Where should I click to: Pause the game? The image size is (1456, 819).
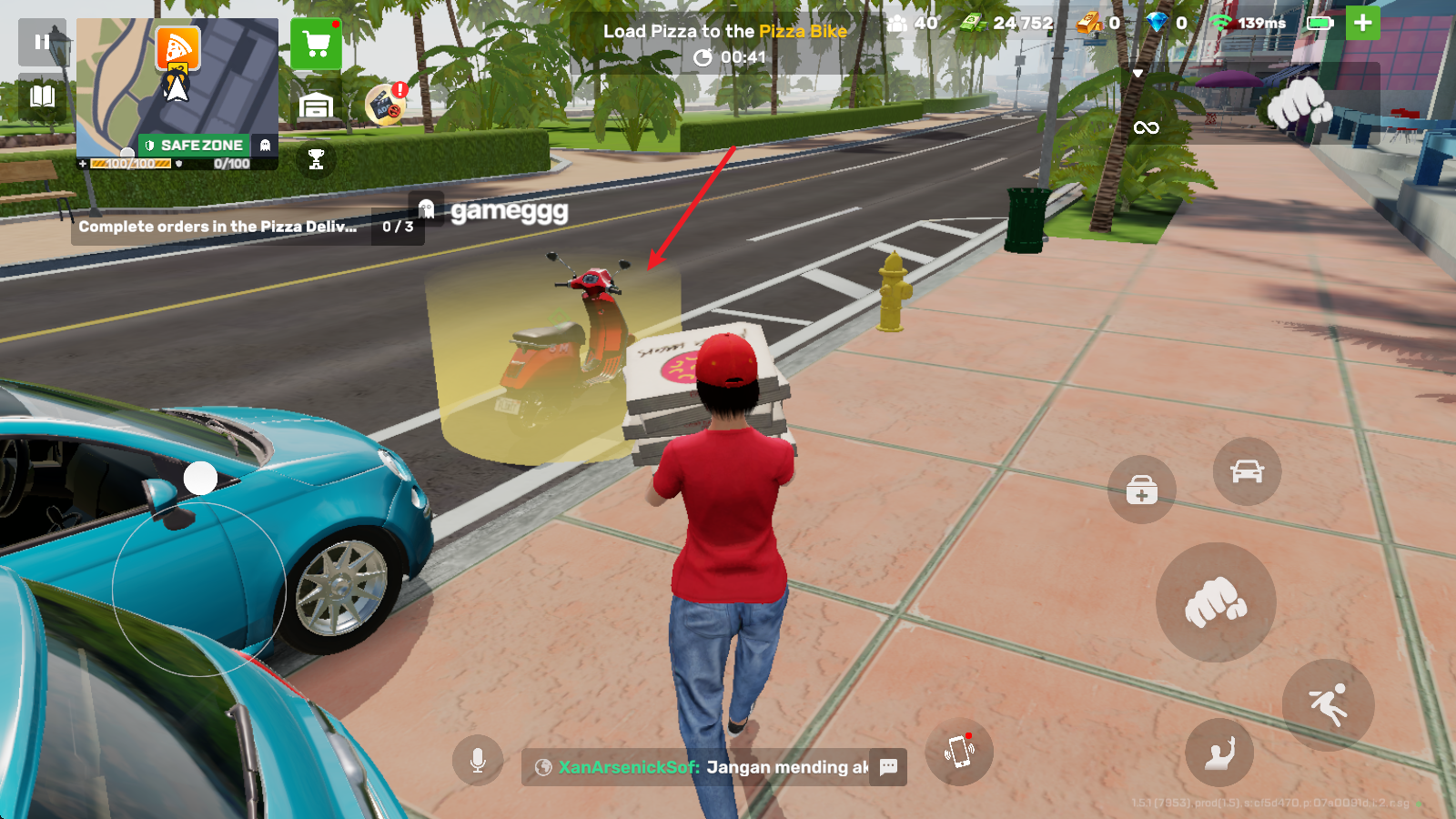pos(42,42)
